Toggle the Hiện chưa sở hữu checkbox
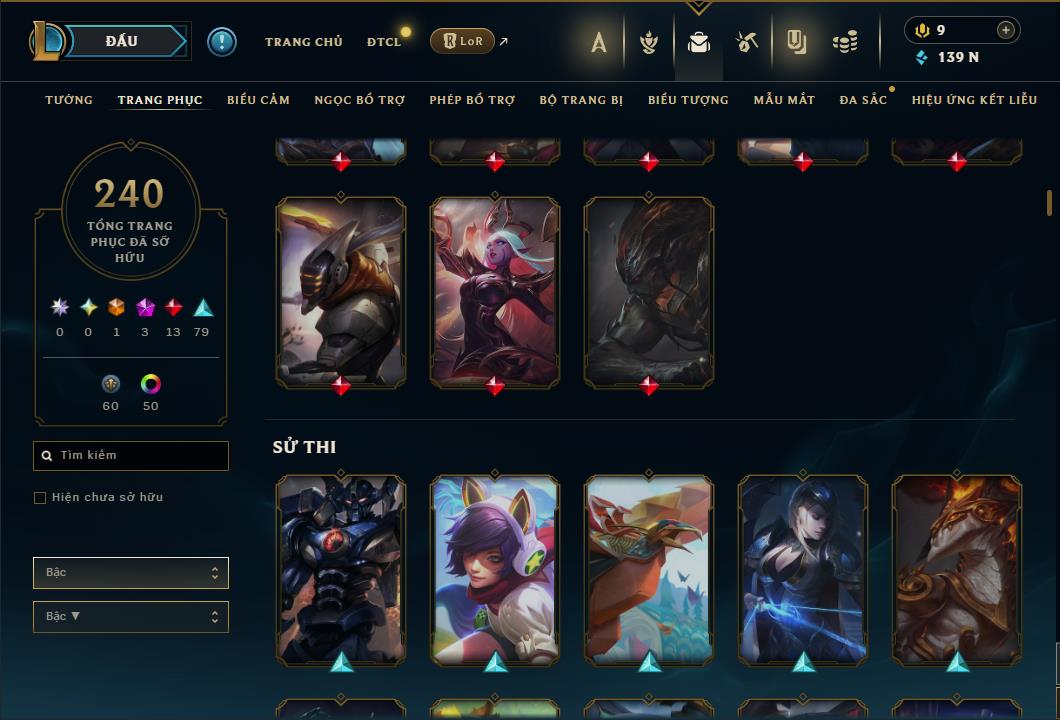The image size is (1060, 720). 40,498
